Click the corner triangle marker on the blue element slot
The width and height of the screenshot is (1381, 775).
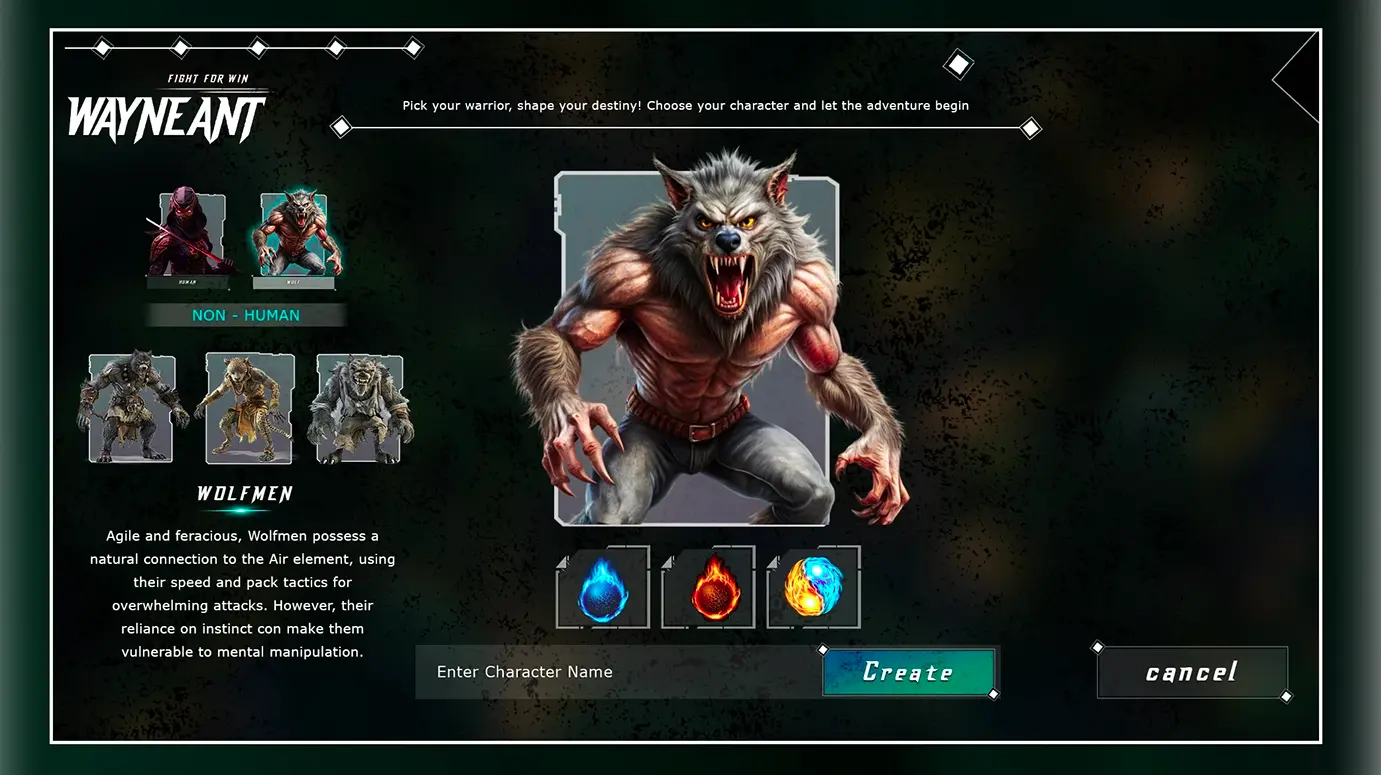[563, 561]
